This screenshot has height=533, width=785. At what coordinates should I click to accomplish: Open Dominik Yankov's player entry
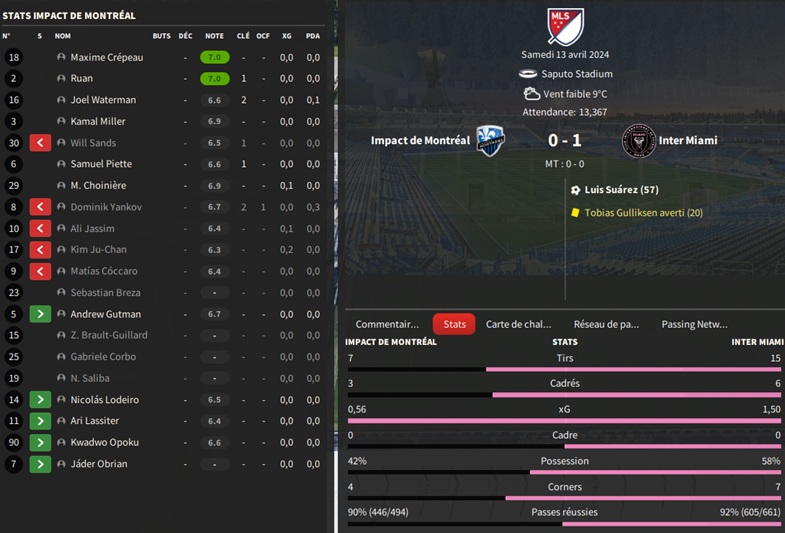tap(105, 207)
